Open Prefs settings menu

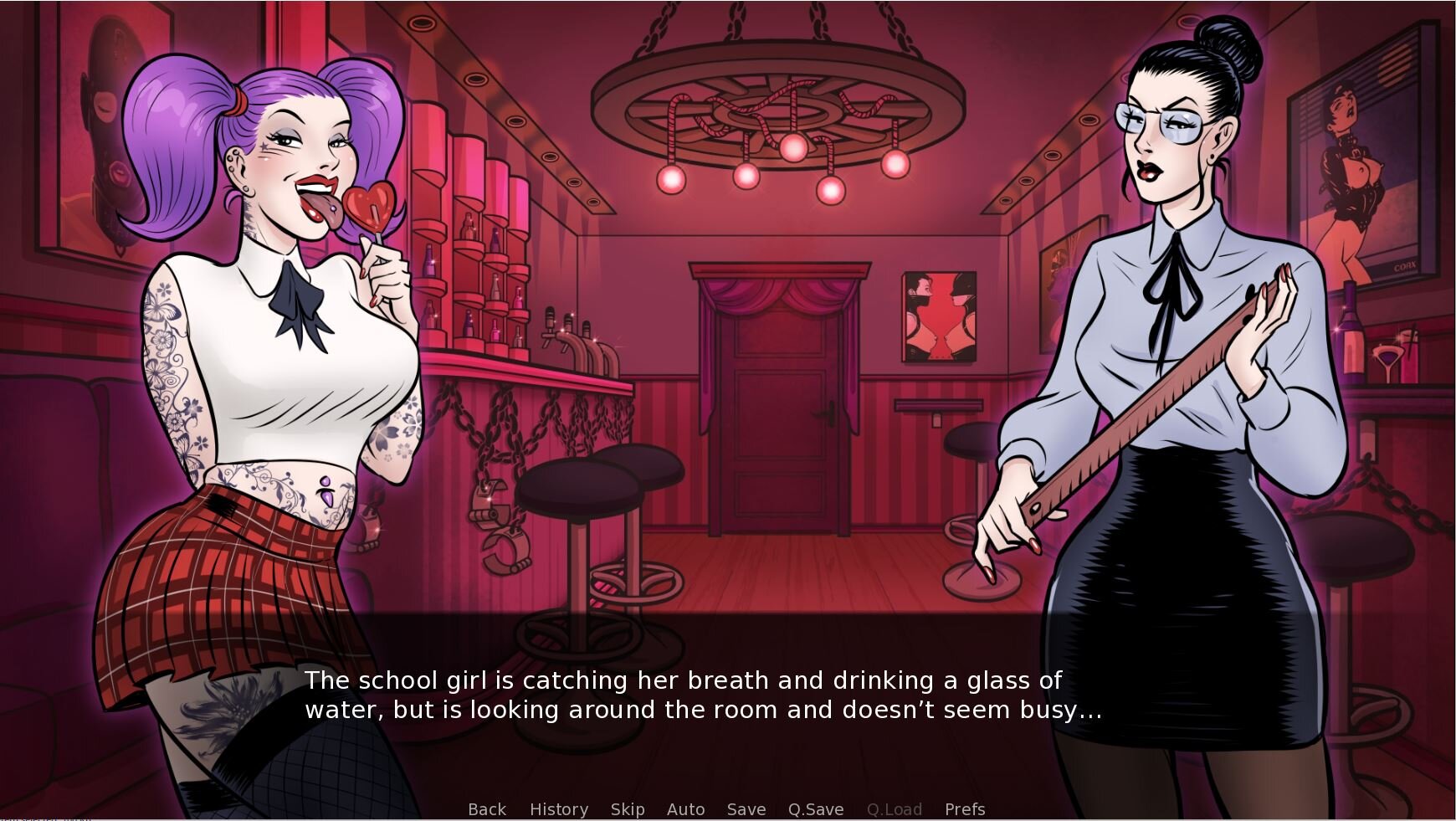(x=965, y=809)
